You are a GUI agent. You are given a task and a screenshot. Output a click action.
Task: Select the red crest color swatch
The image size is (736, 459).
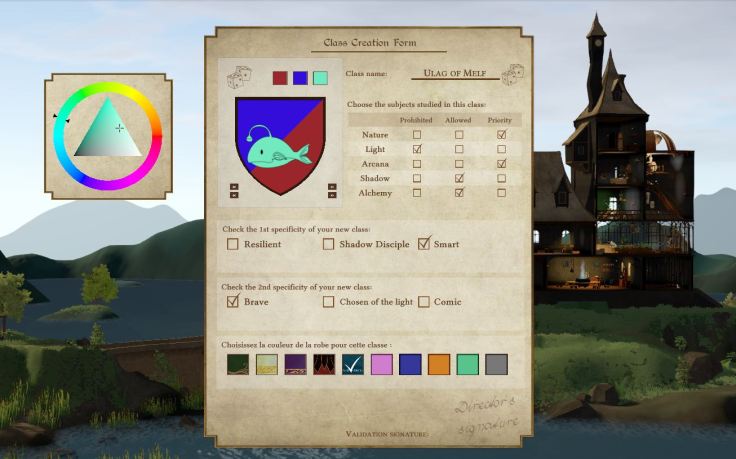280,77
